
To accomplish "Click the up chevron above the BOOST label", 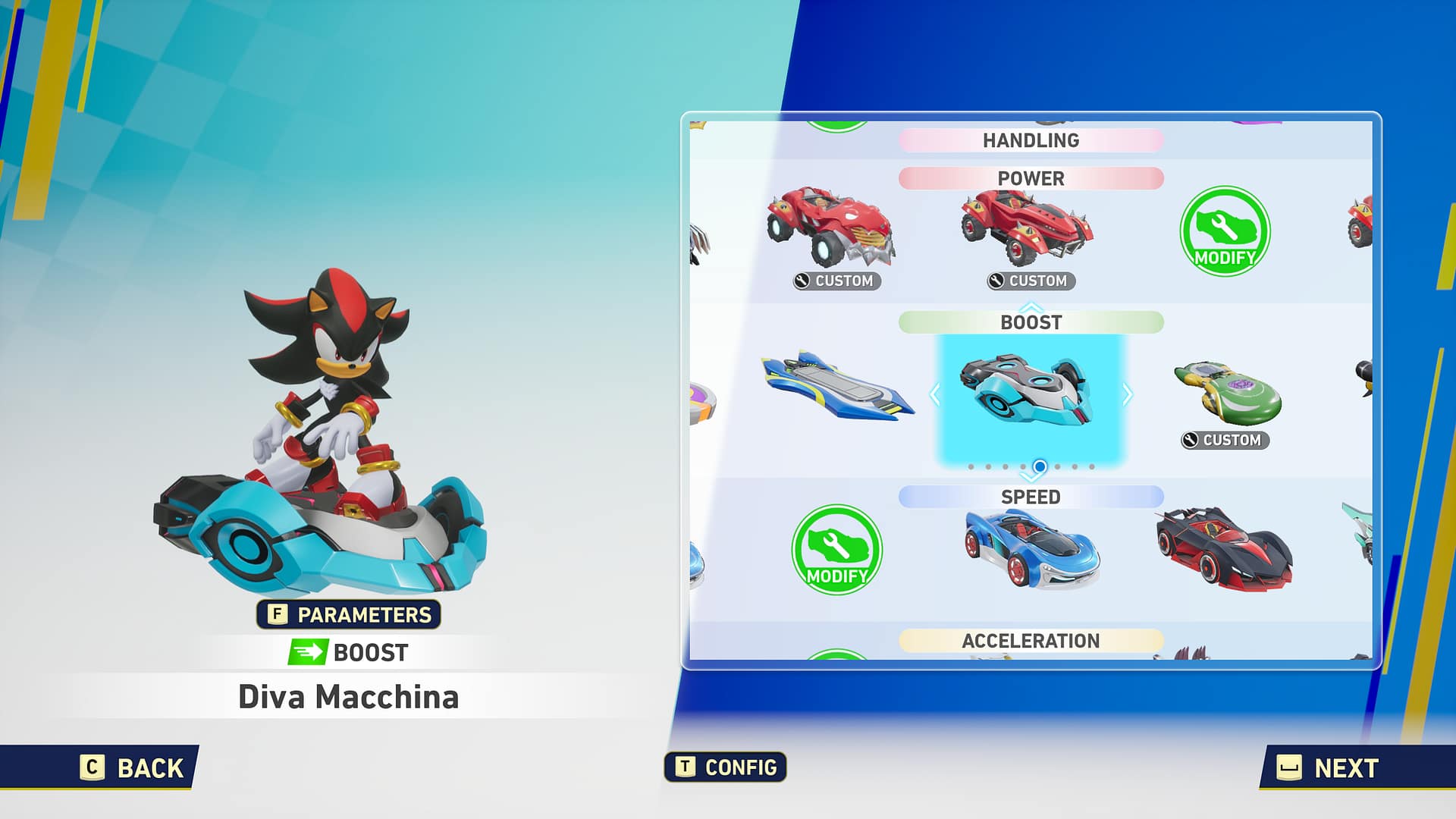I will click(1030, 308).
